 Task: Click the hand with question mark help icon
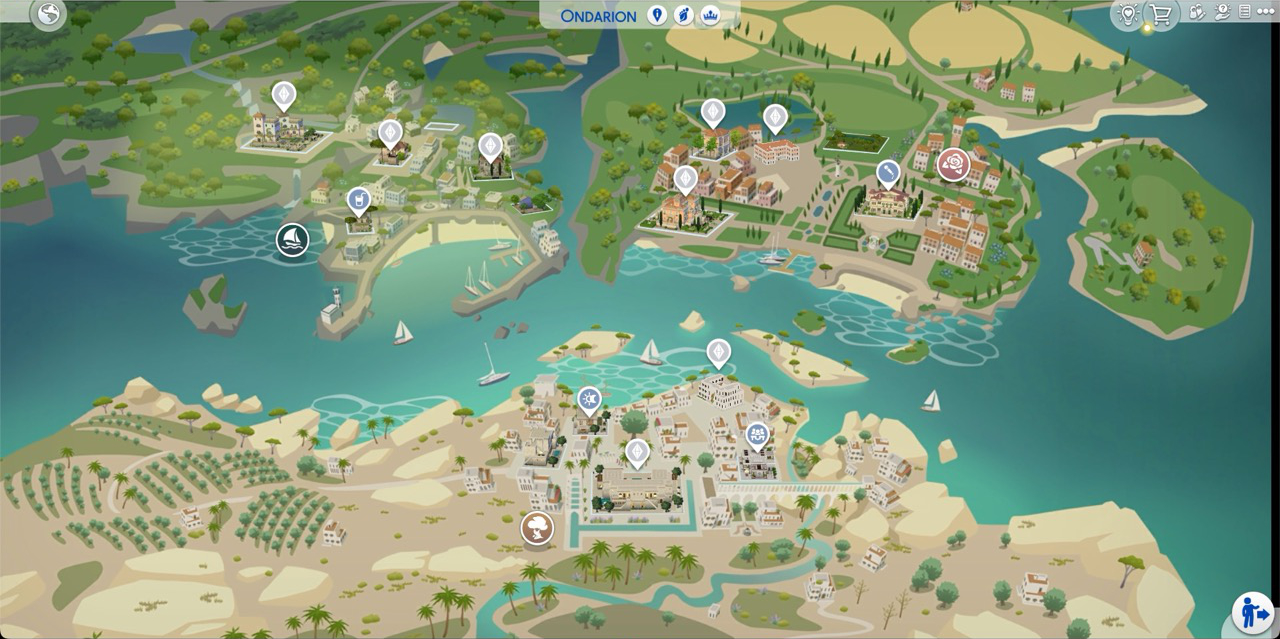1220,12
